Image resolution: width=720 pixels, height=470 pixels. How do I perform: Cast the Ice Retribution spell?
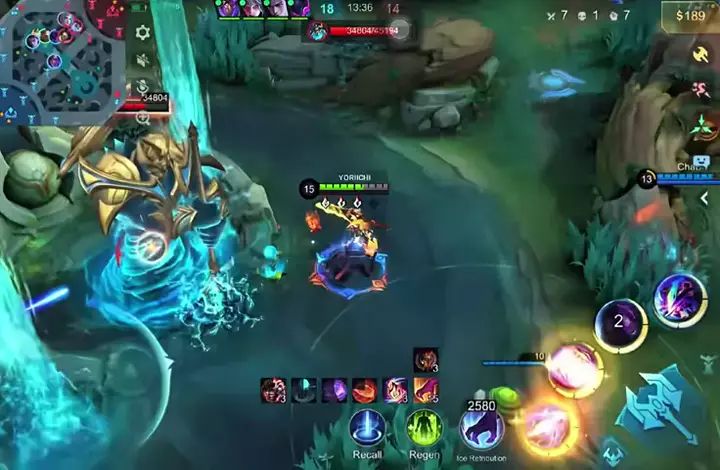481,428
